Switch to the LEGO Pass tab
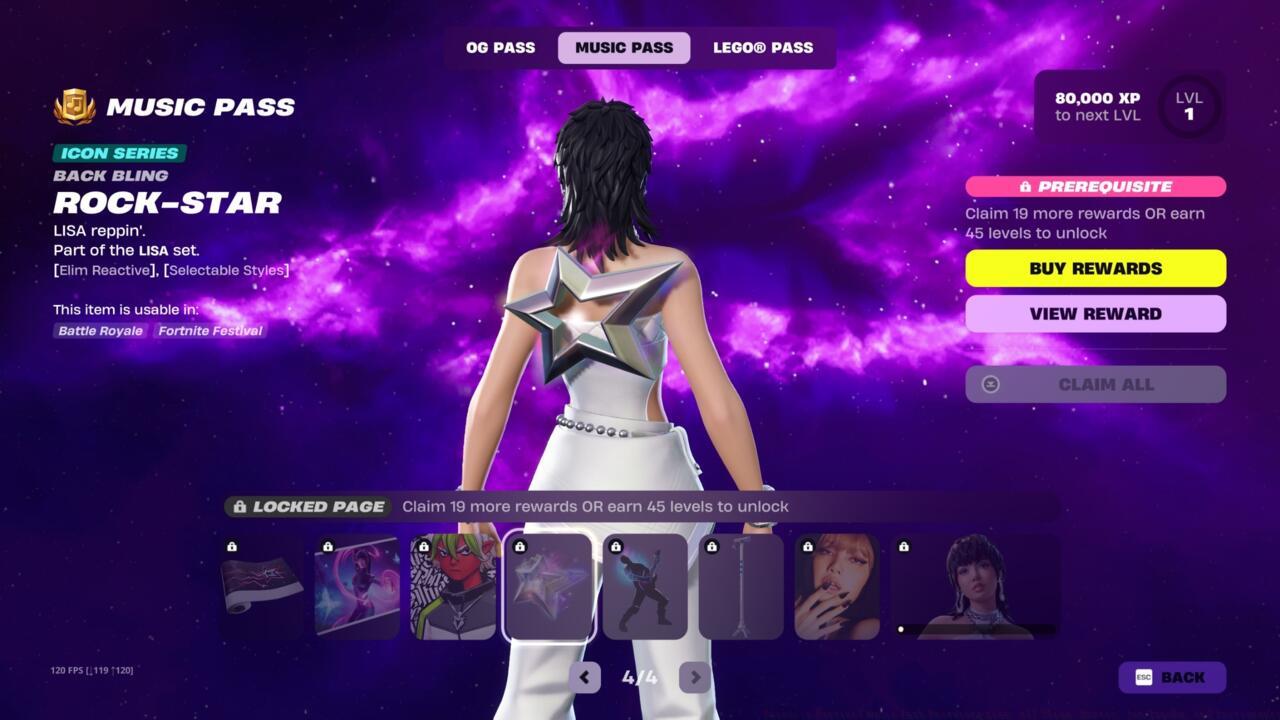The image size is (1280, 720). coord(763,47)
